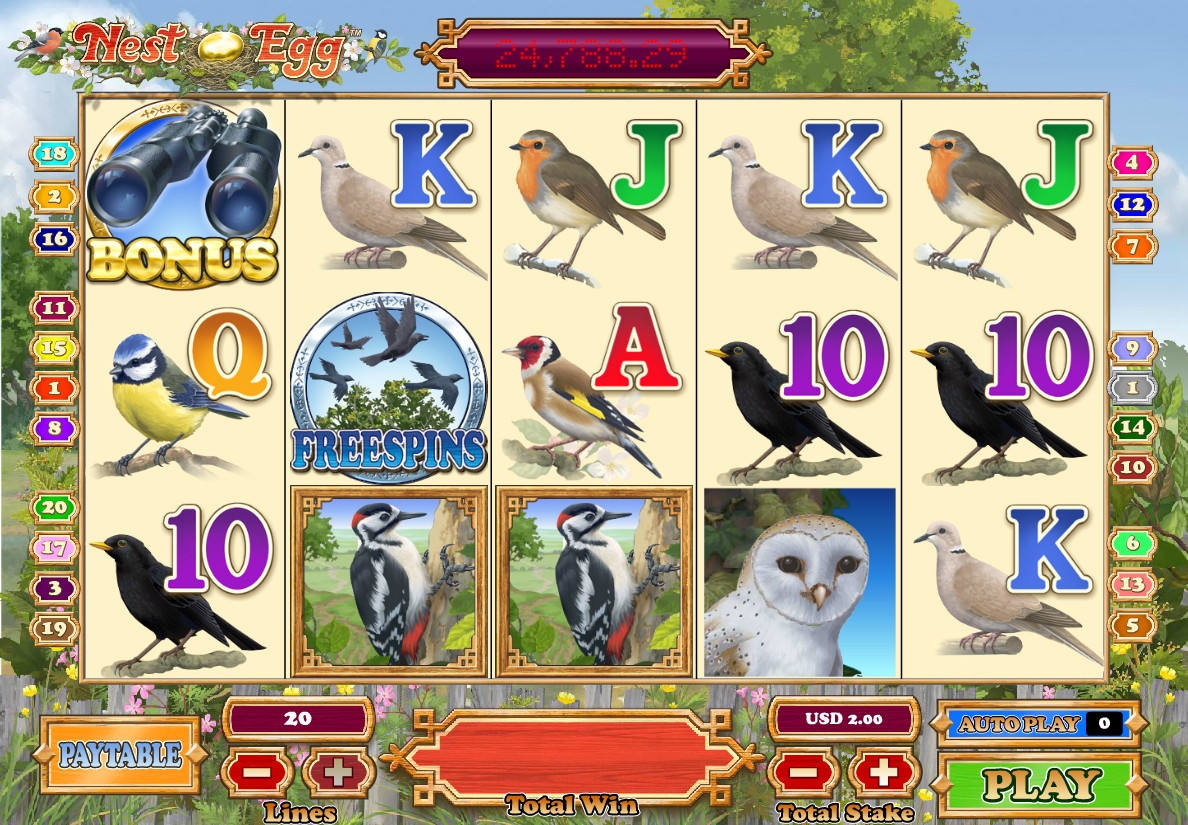Choose payline marker 11
Viewport: 1188px width, 825px height.
coord(56,308)
